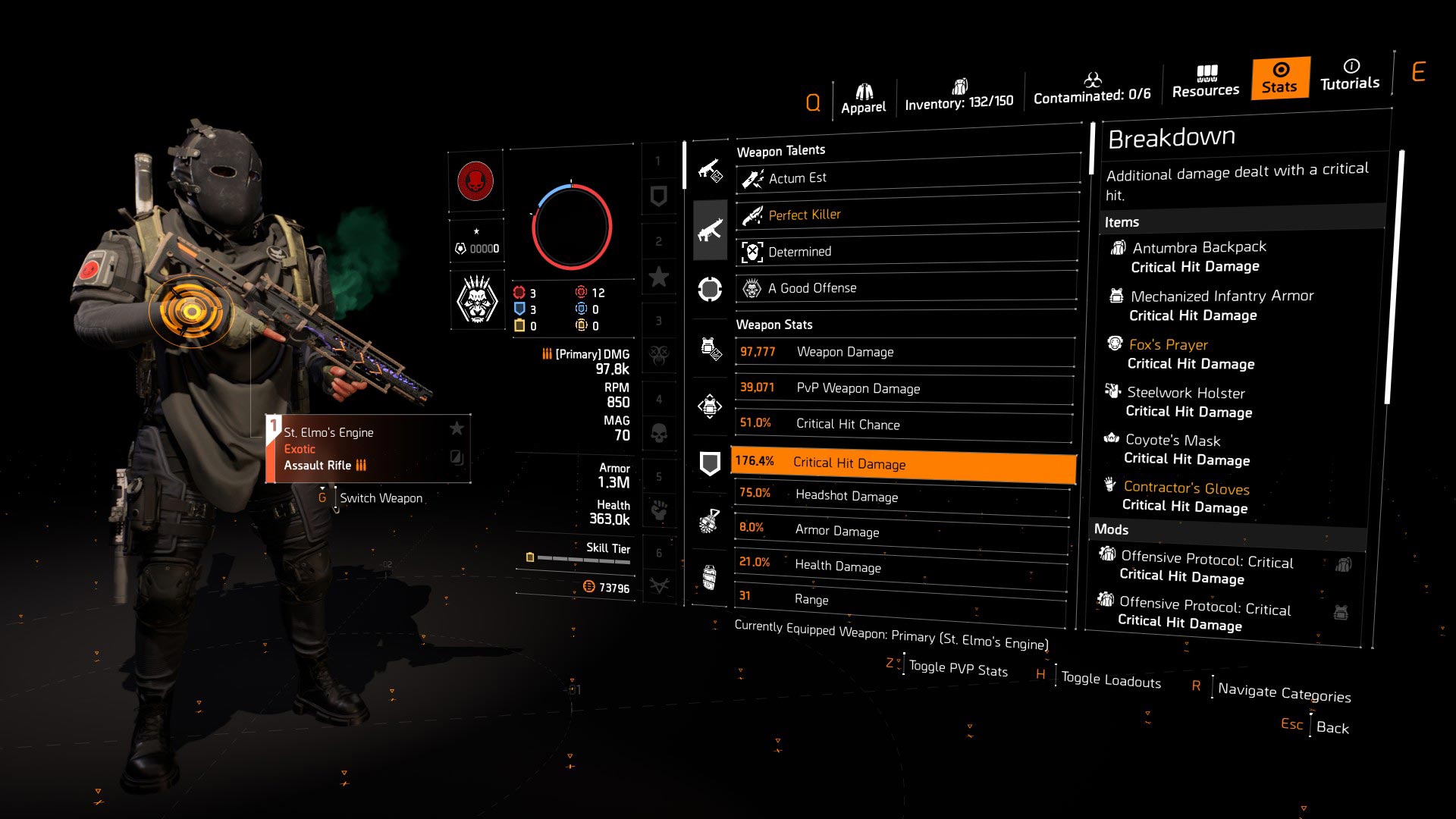Open the consumables canteen stats icon
Image resolution: width=1456 pixels, height=819 pixels.
click(710, 576)
